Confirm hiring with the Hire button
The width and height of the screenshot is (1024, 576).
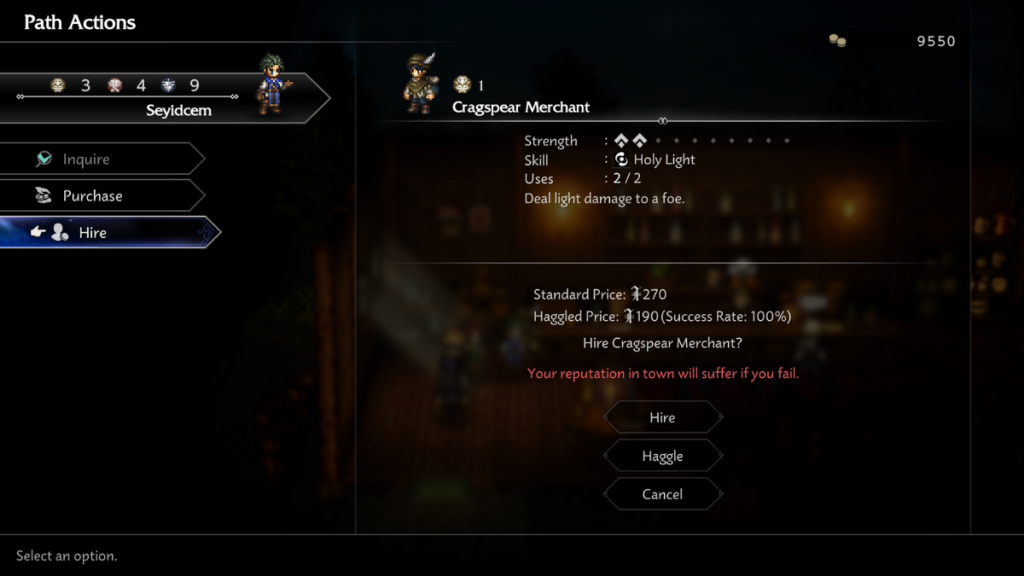point(662,418)
